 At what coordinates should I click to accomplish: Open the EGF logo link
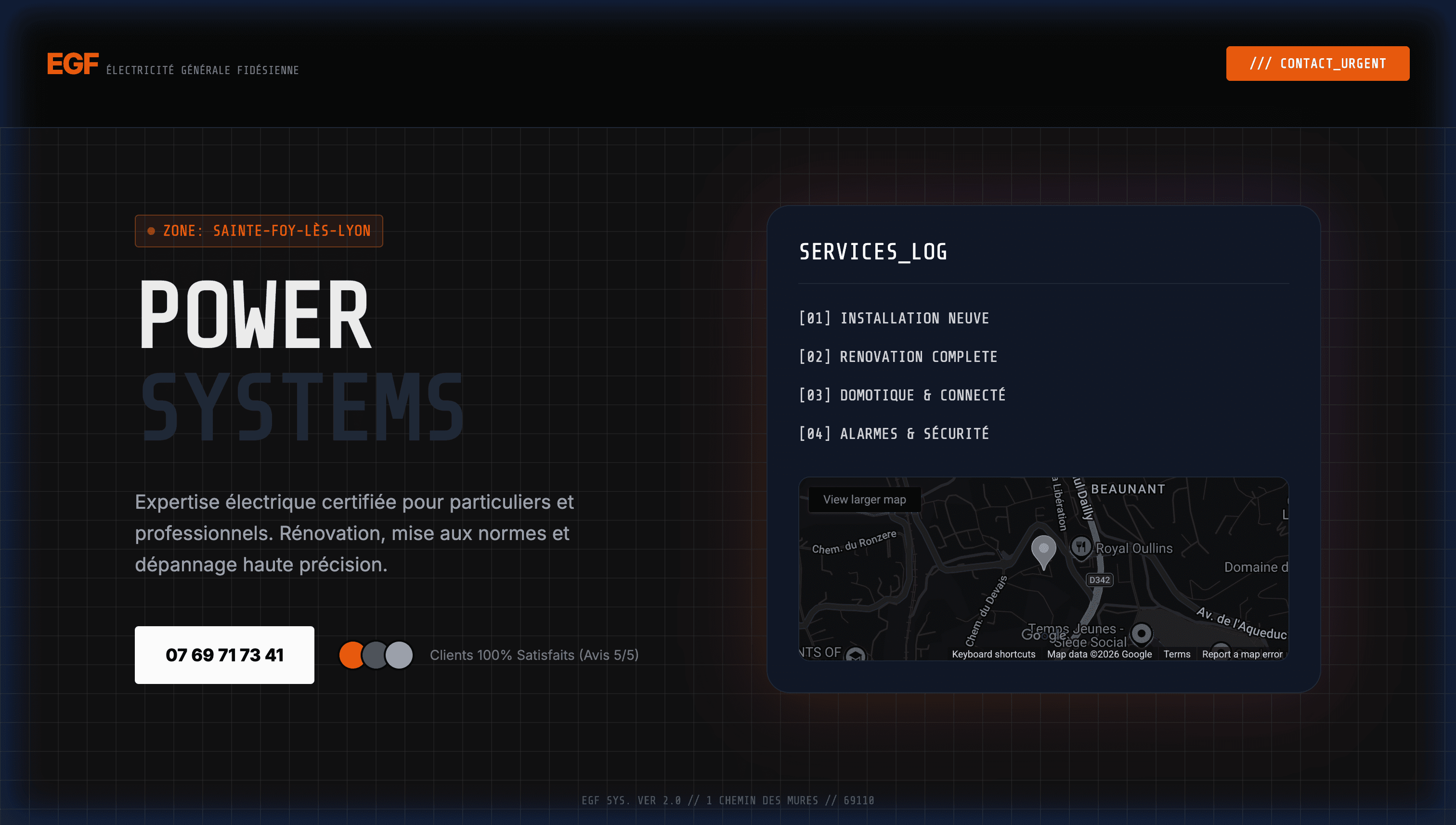pyautogui.click(x=73, y=64)
